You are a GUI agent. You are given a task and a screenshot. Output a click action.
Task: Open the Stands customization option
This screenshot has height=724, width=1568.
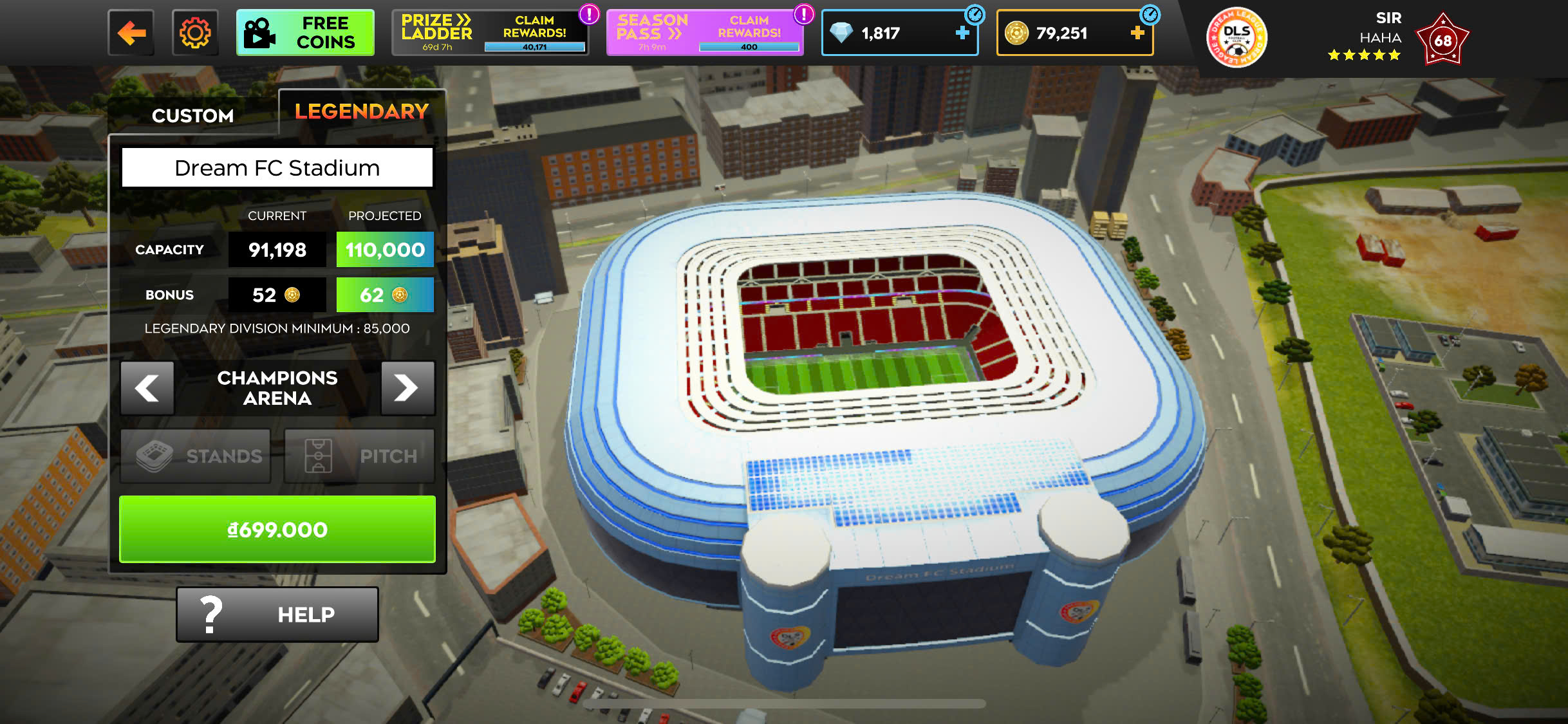coord(196,456)
